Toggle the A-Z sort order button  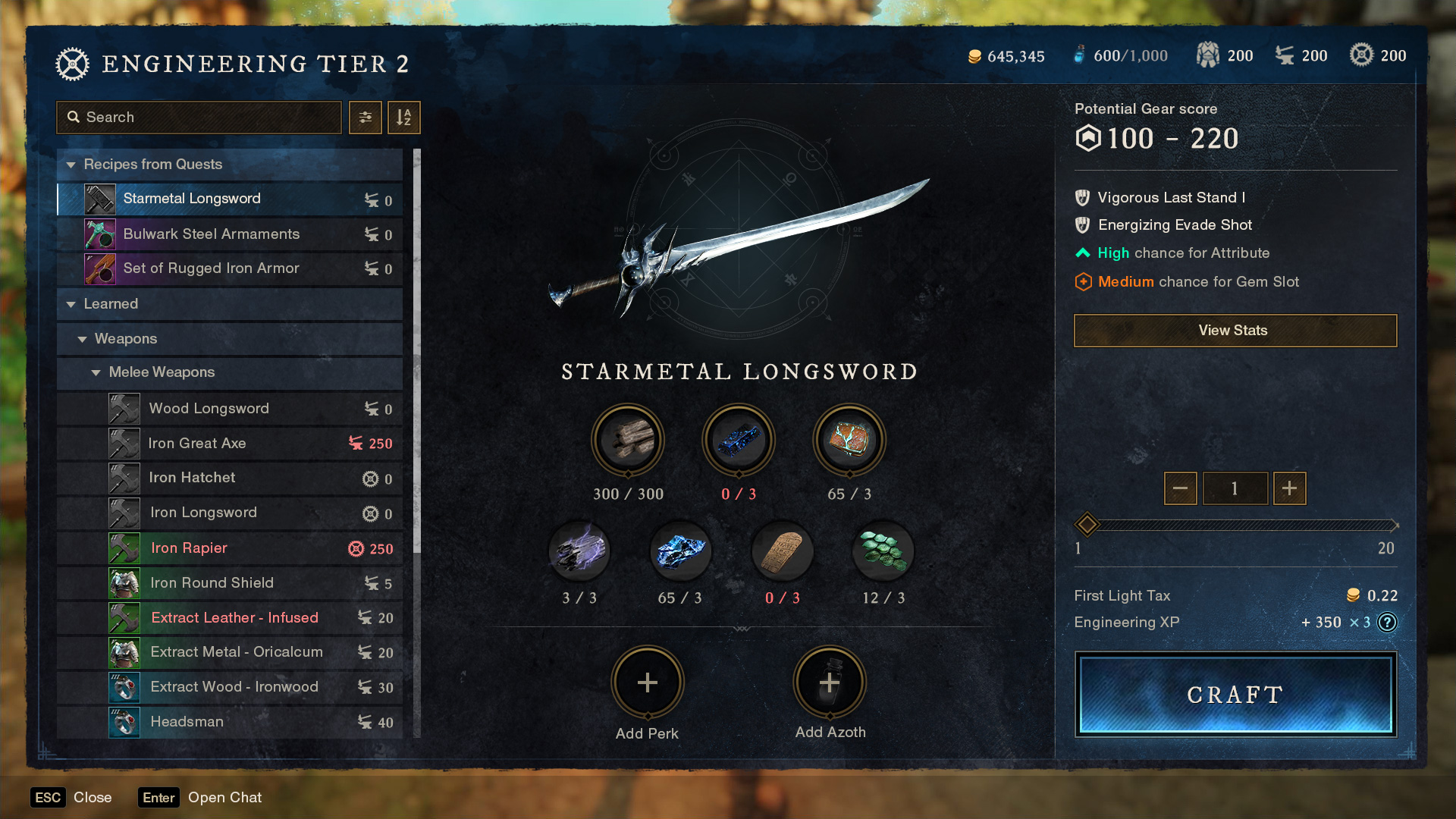pos(403,118)
